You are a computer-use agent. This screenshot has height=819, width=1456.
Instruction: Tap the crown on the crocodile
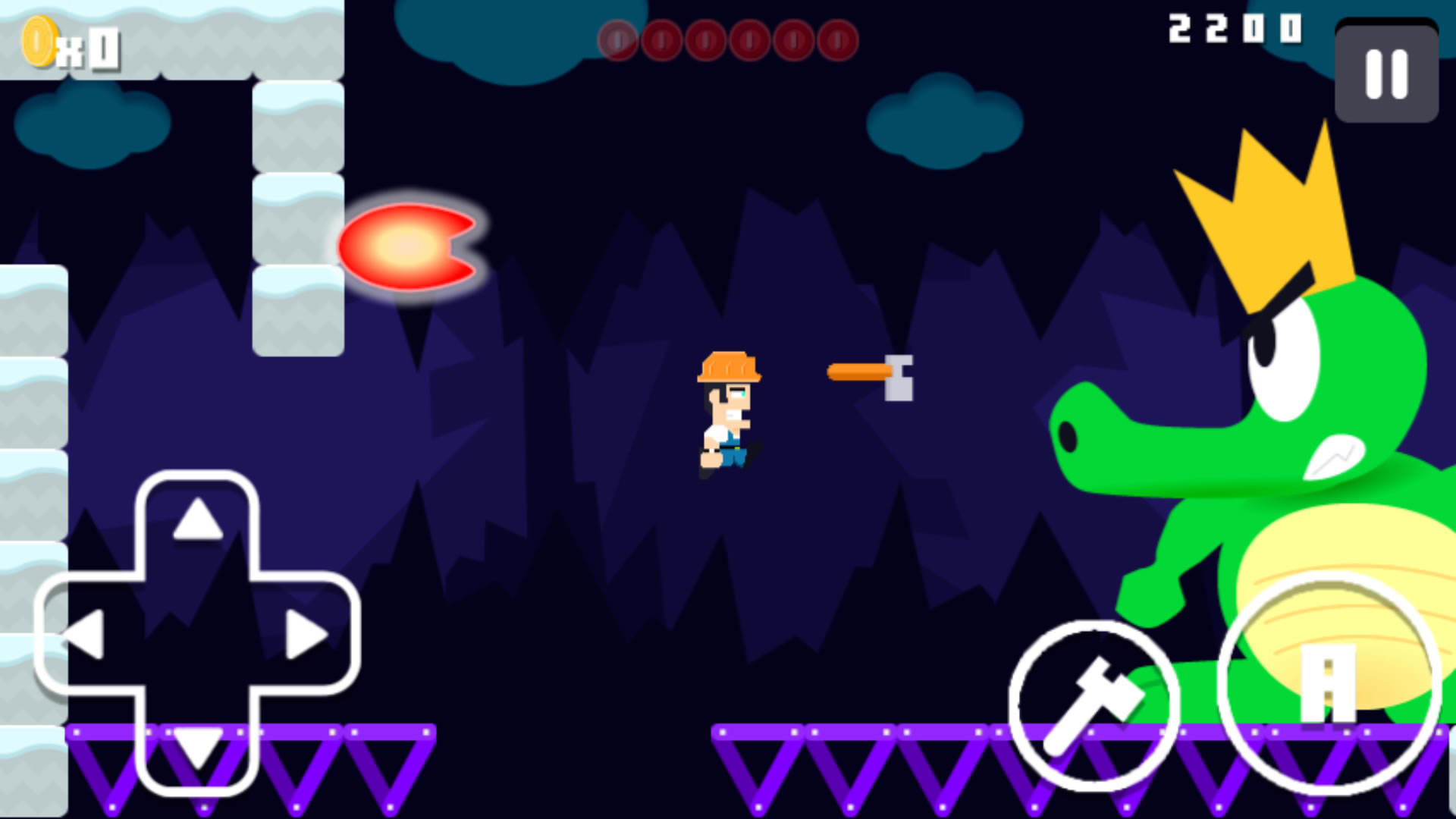point(1282,220)
